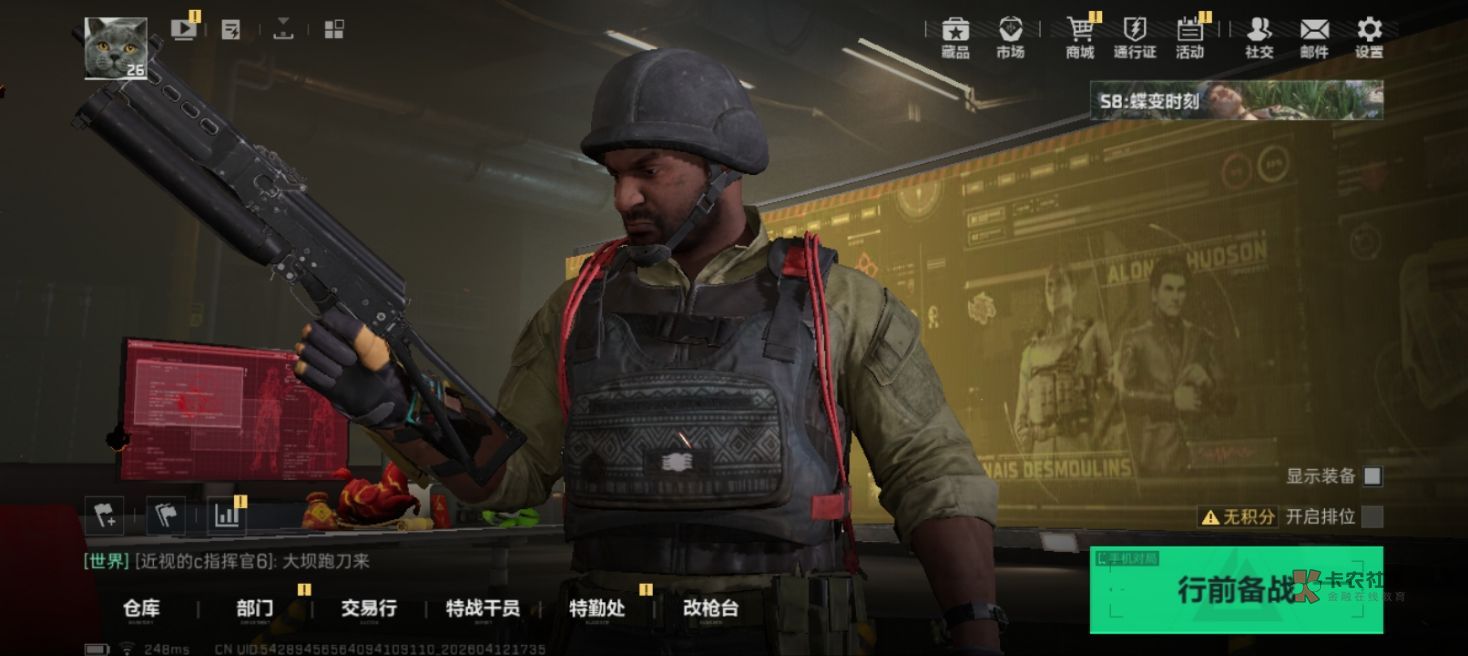The width and height of the screenshot is (1468, 656).
Task: Open the S8:蝶变时刻 season banner
Action: click(x=1236, y=101)
